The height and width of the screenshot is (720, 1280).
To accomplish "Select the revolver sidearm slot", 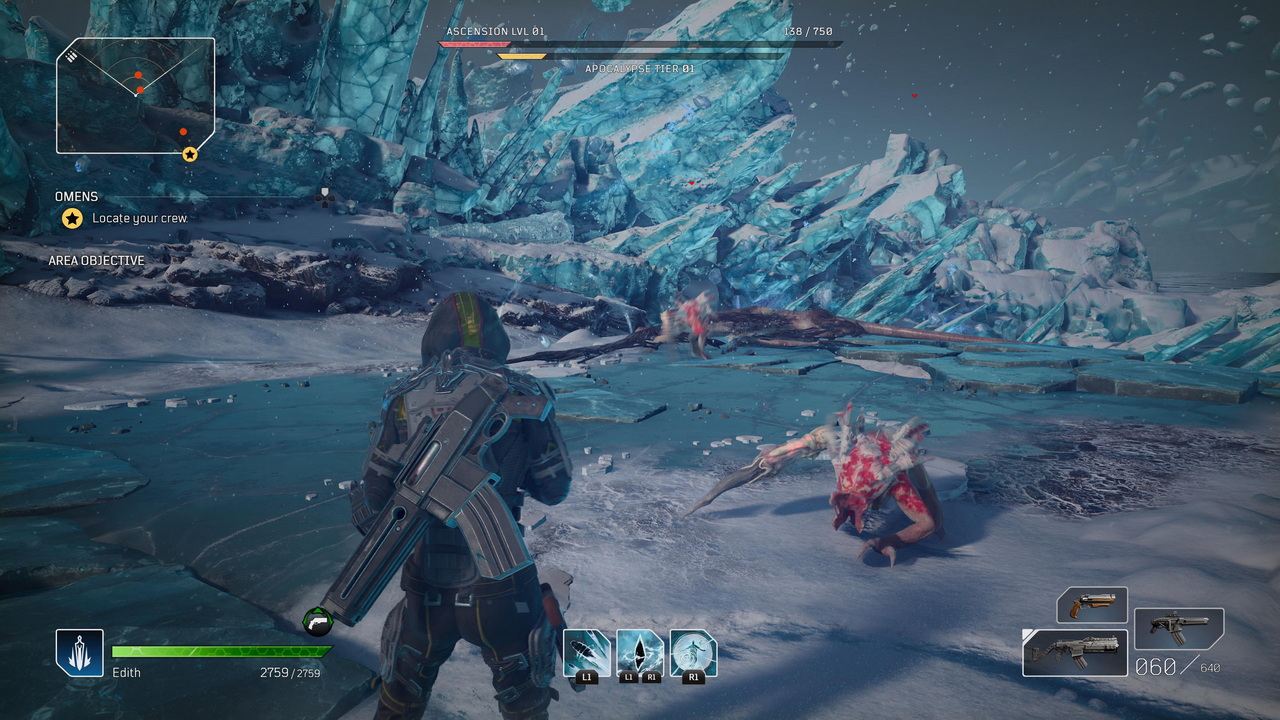I will click(x=1092, y=605).
